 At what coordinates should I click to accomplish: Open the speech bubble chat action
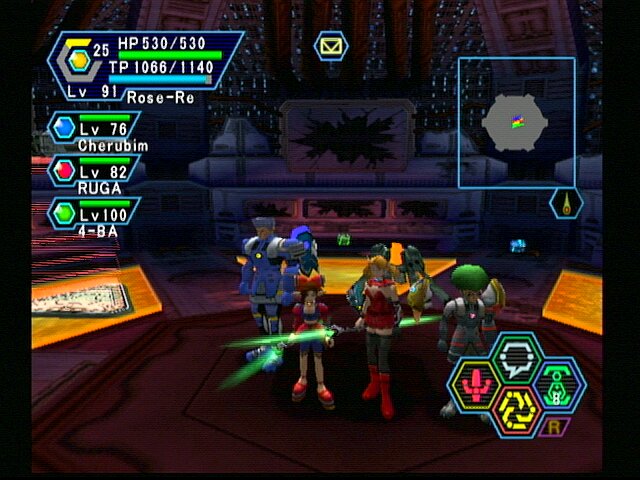pyautogui.click(x=517, y=356)
